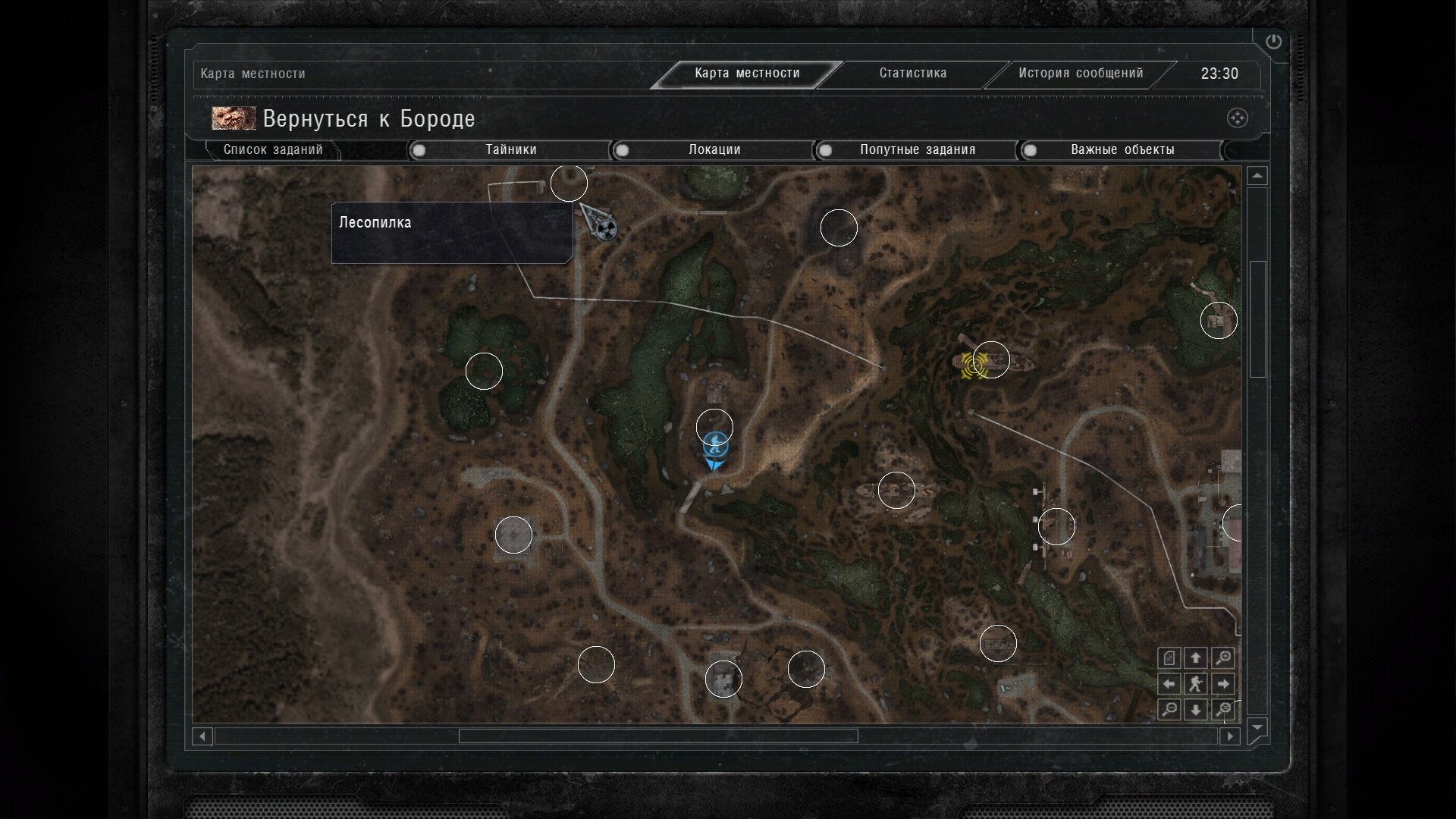Toggle the Тайники map filter

(510, 150)
